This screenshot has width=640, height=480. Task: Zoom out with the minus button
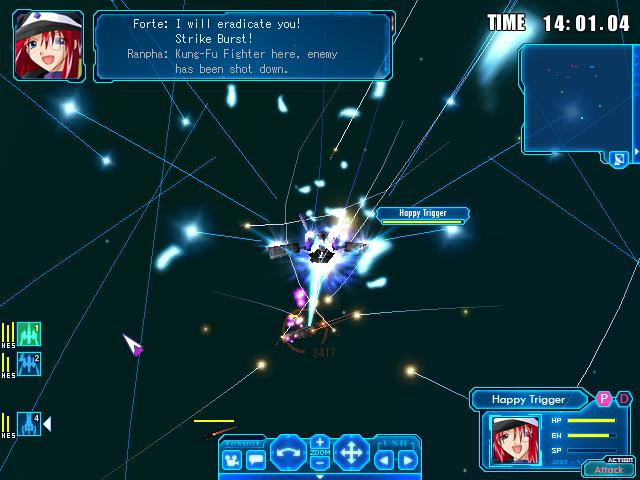pos(319,464)
